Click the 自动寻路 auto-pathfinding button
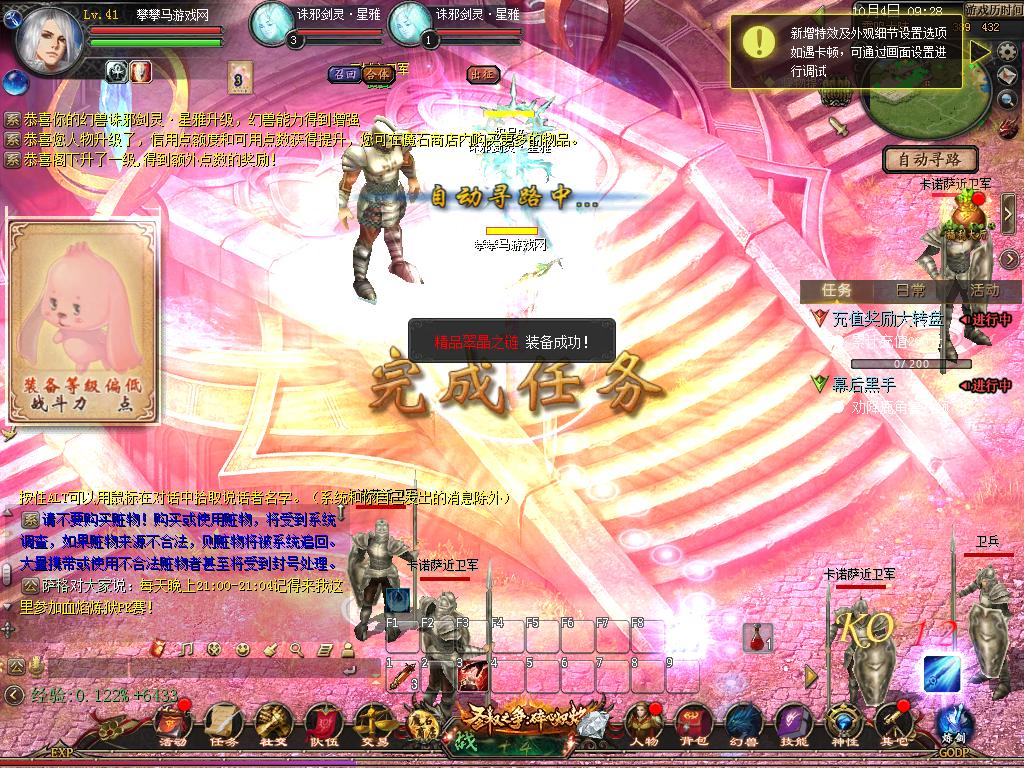This screenshot has height=768, width=1024. [929, 159]
